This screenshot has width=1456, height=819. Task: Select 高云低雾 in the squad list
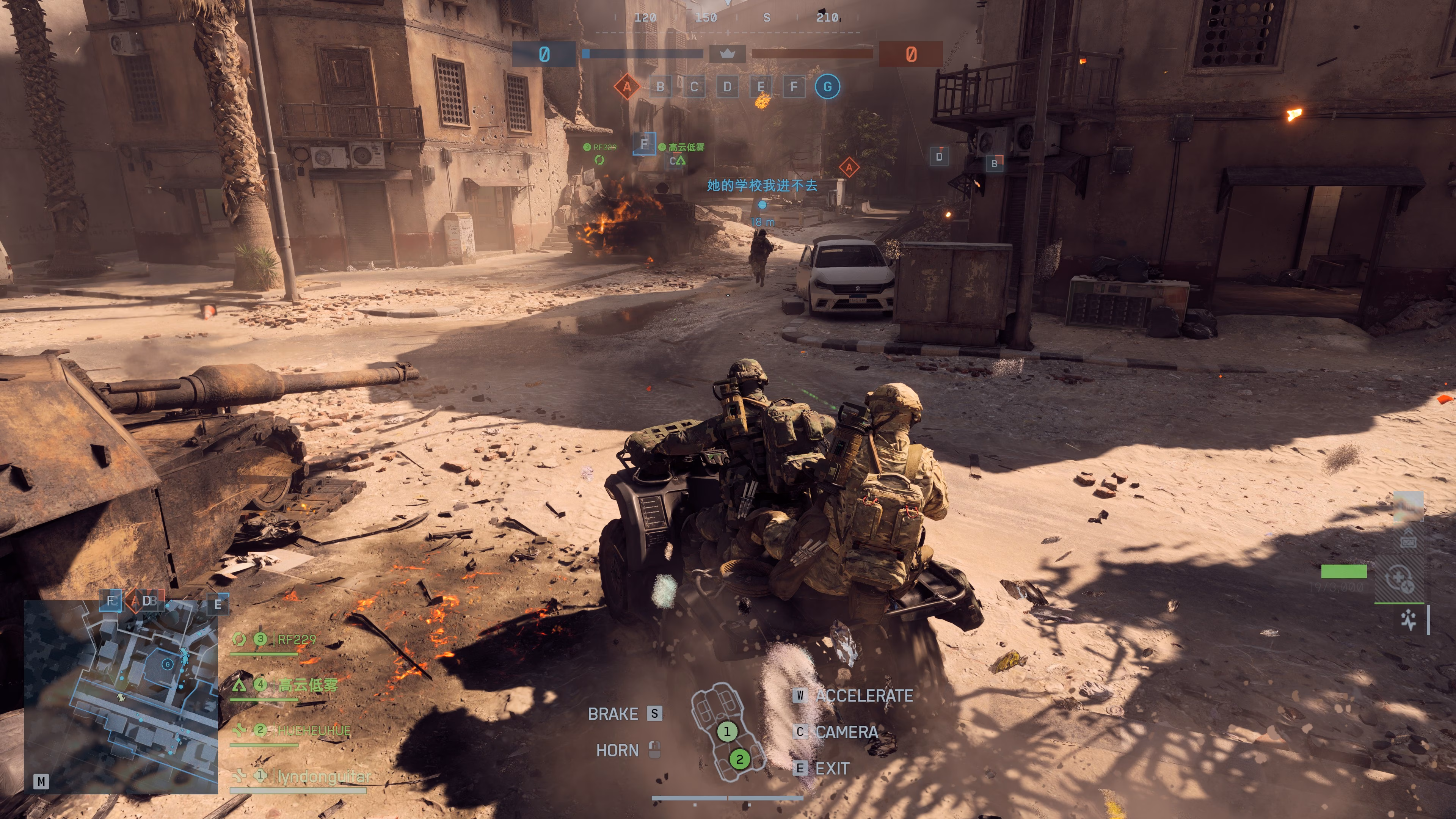point(308,685)
